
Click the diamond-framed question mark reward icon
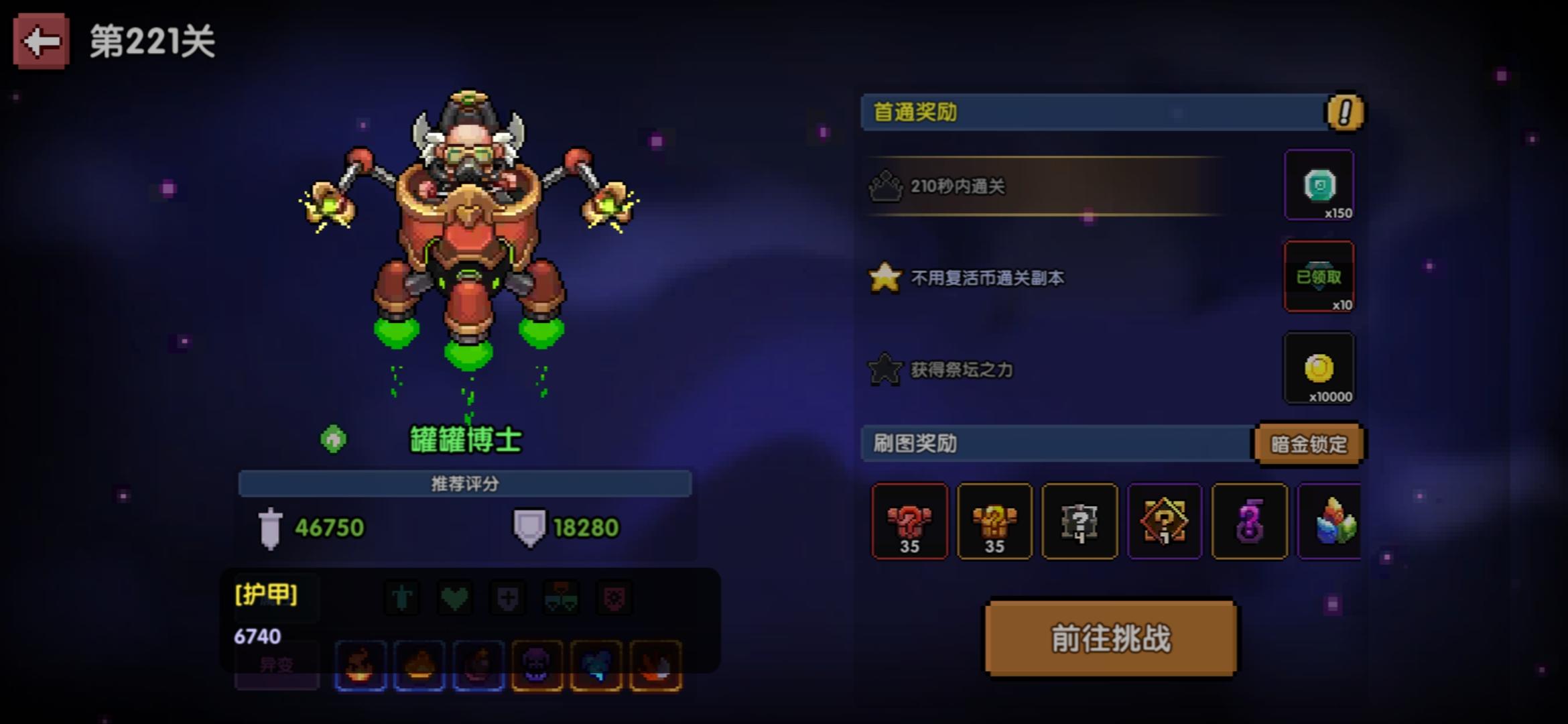click(1165, 522)
